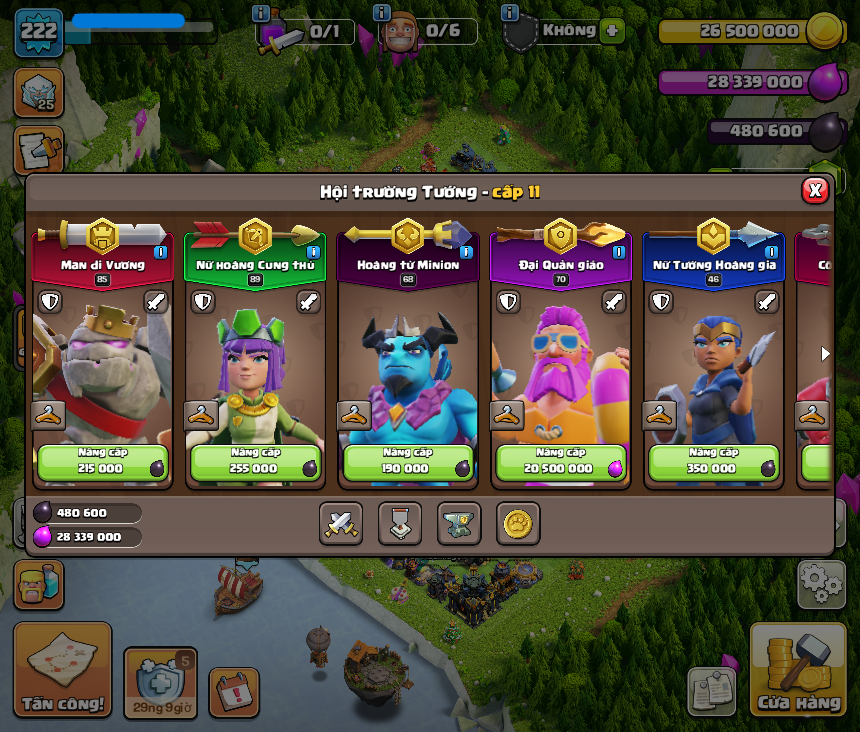Click the crossed swords button in bottom bar
The width and height of the screenshot is (860, 732).
point(341,523)
